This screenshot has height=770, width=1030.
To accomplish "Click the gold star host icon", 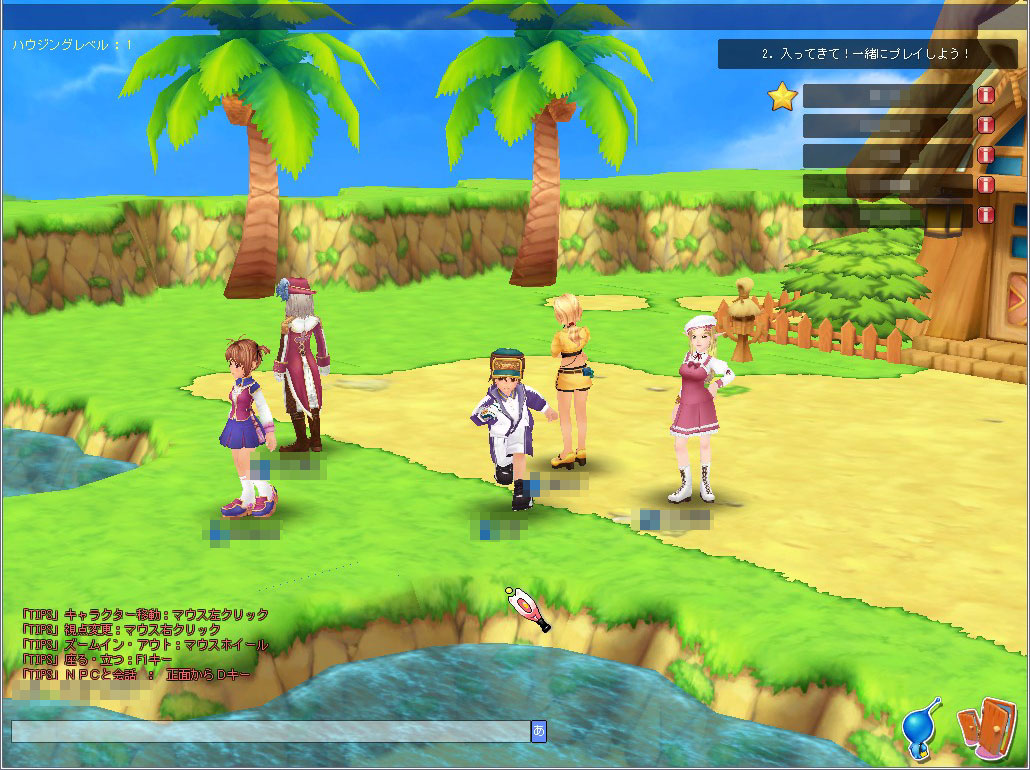I will 782,96.
